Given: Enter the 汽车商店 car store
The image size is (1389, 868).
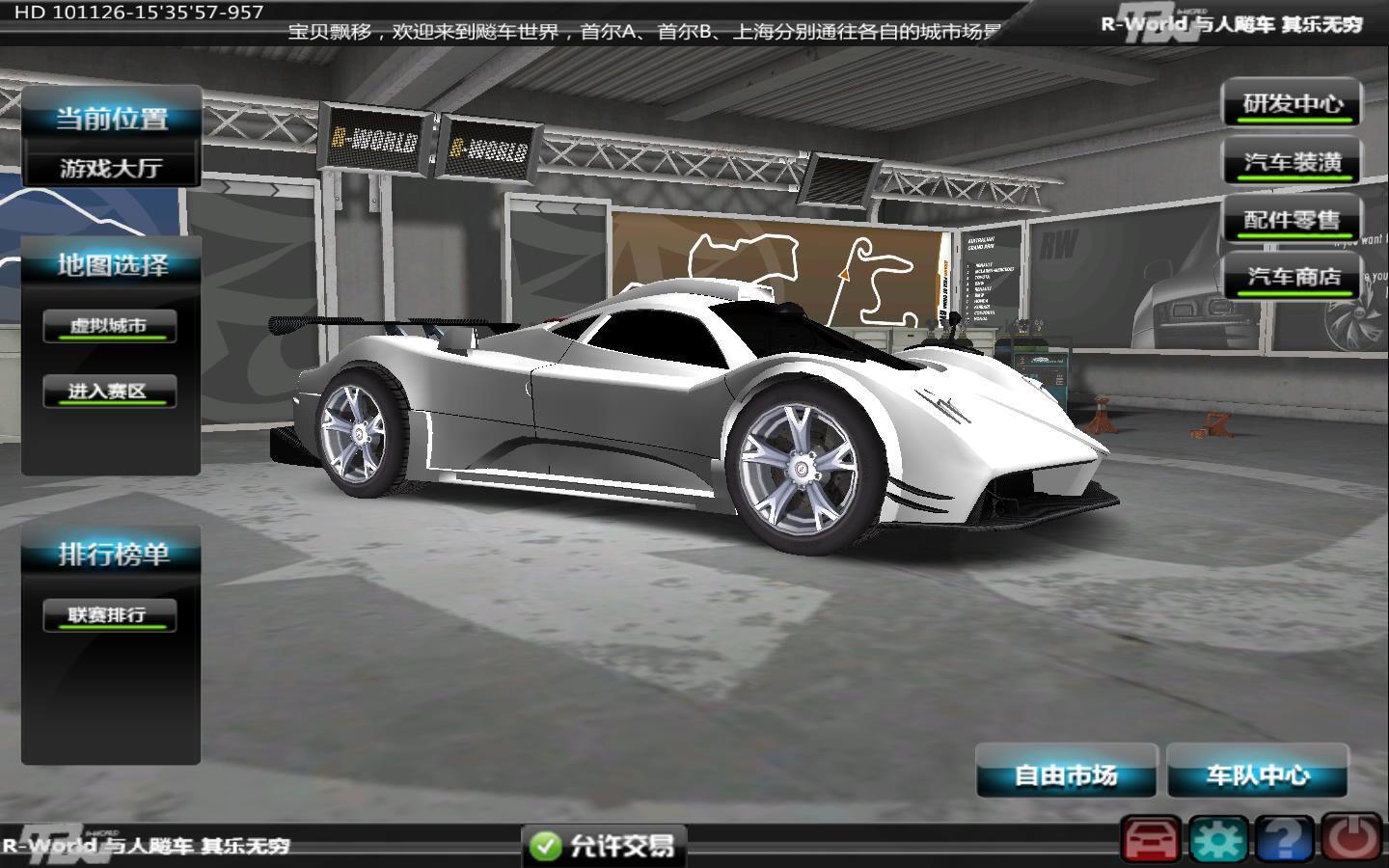Looking at the screenshot, I should (1293, 278).
